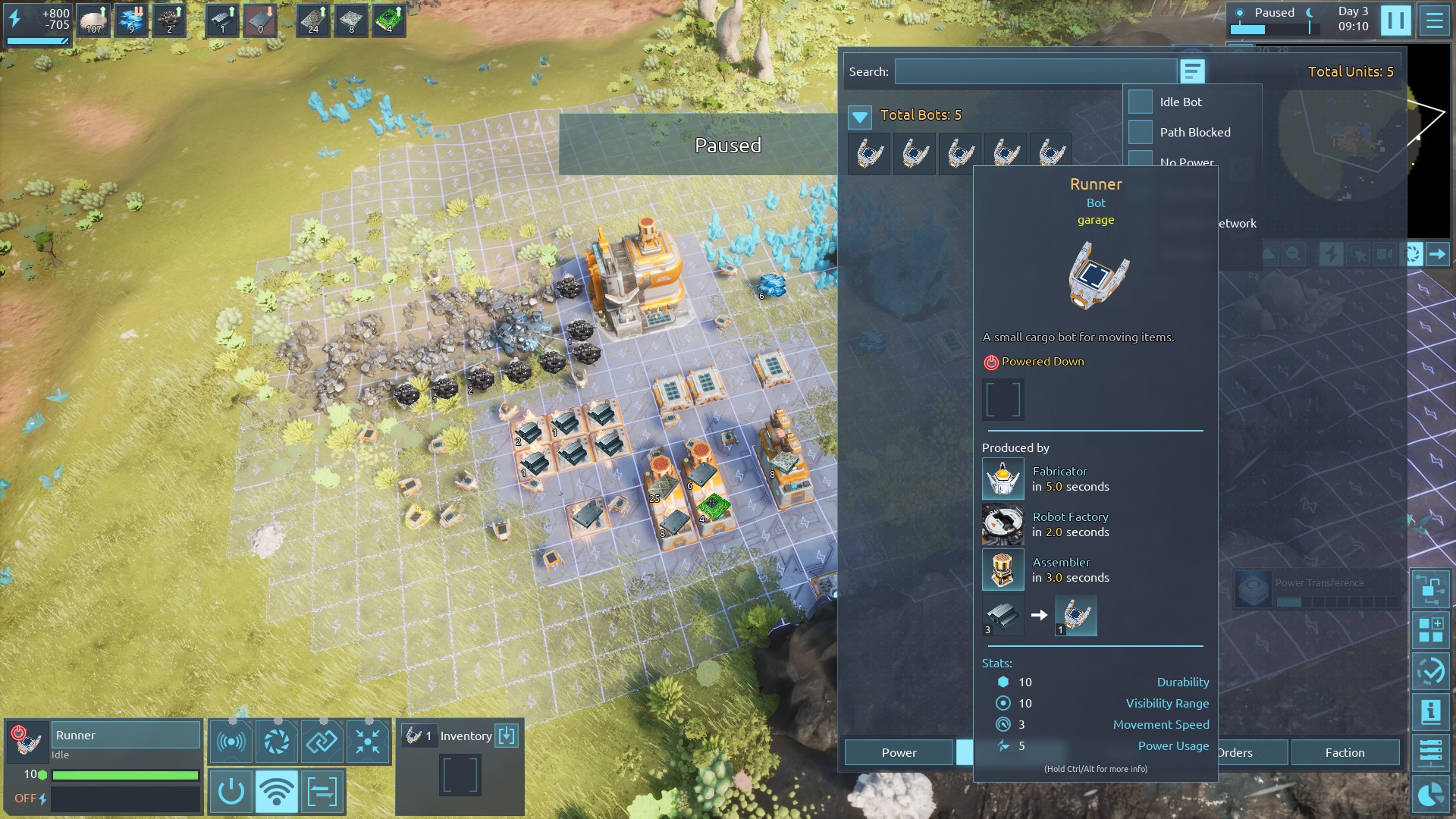Tick the Idle Bot filter checkbox
Viewport: 1456px width, 819px height.
coord(1141,102)
